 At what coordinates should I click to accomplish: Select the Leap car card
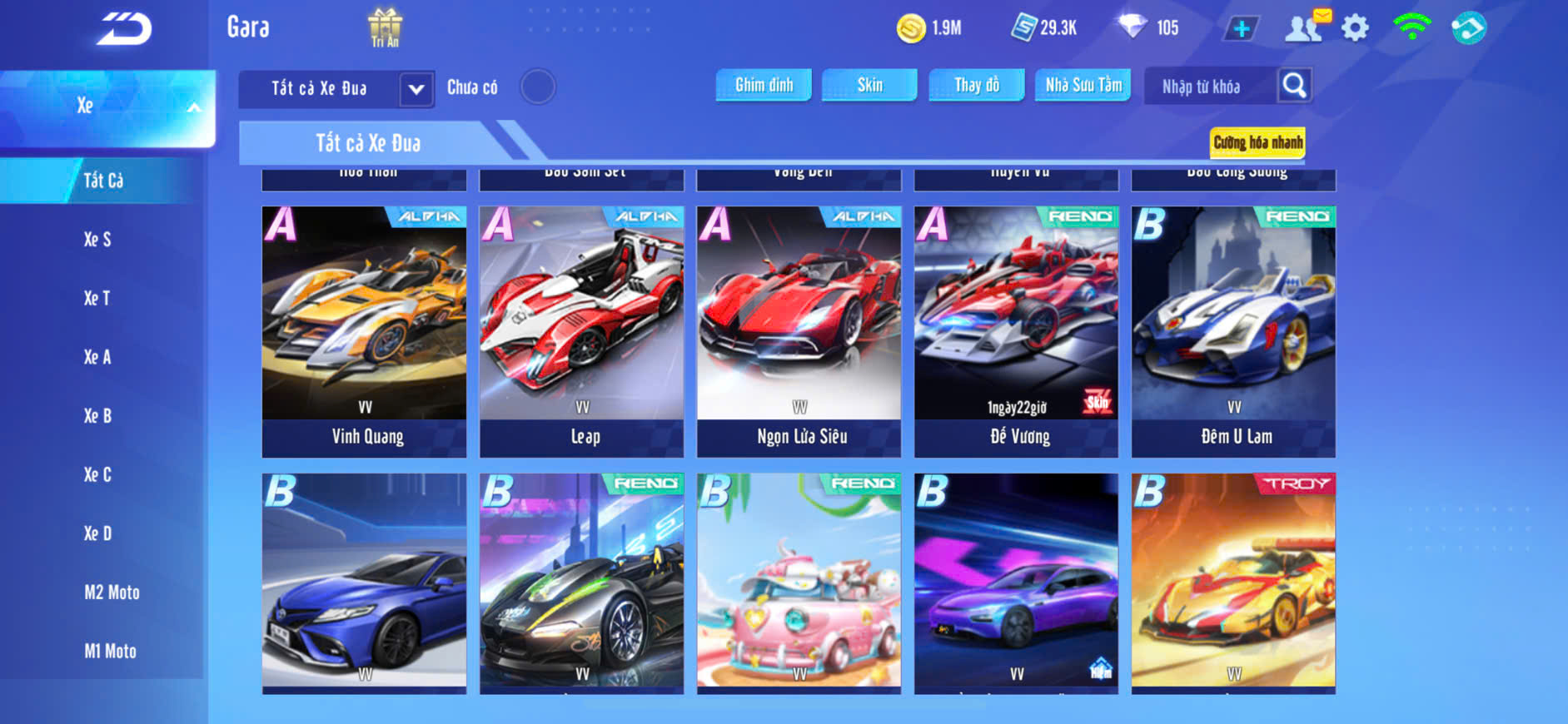(x=582, y=331)
